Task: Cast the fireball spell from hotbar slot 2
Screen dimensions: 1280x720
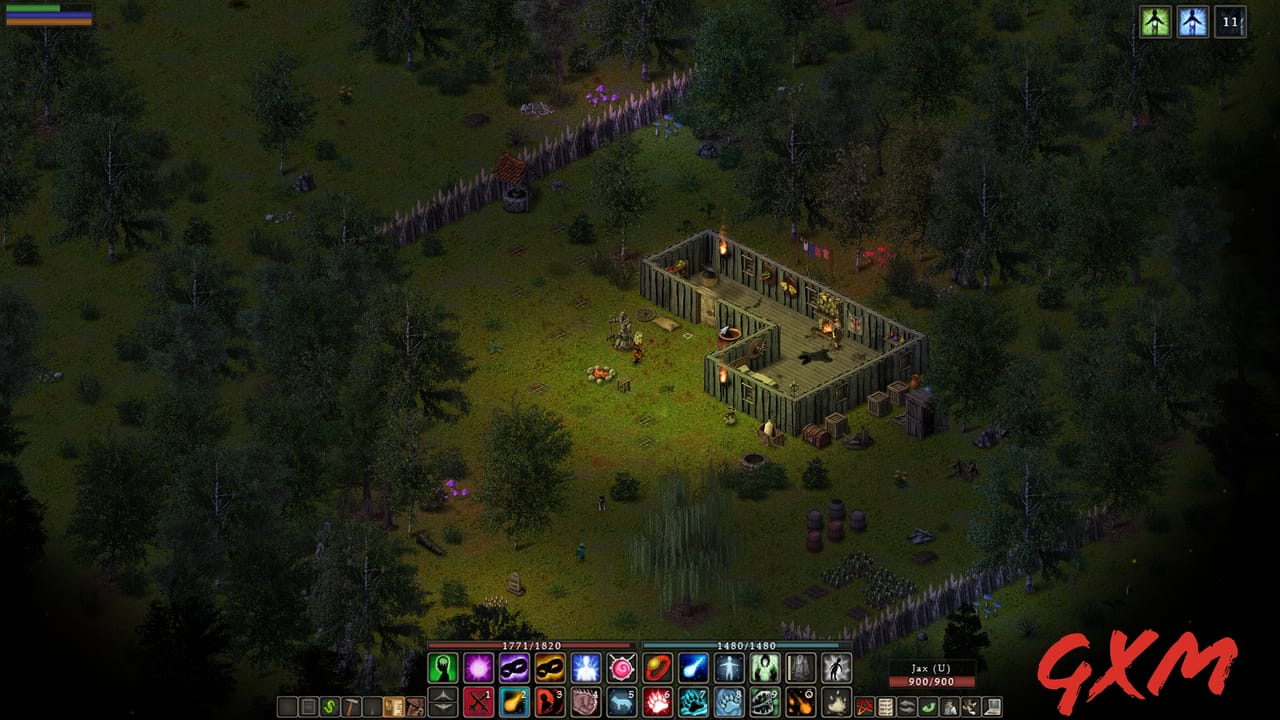Action: point(514,701)
